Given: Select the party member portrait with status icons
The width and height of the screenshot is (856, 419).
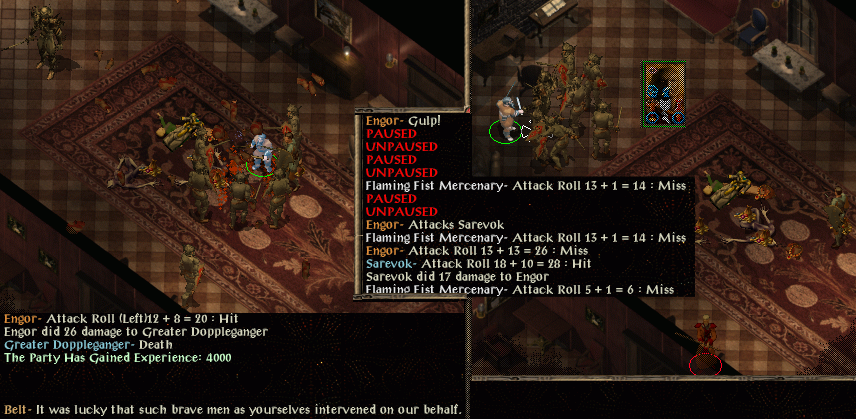Looking at the screenshot, I should tap(663, 93).
